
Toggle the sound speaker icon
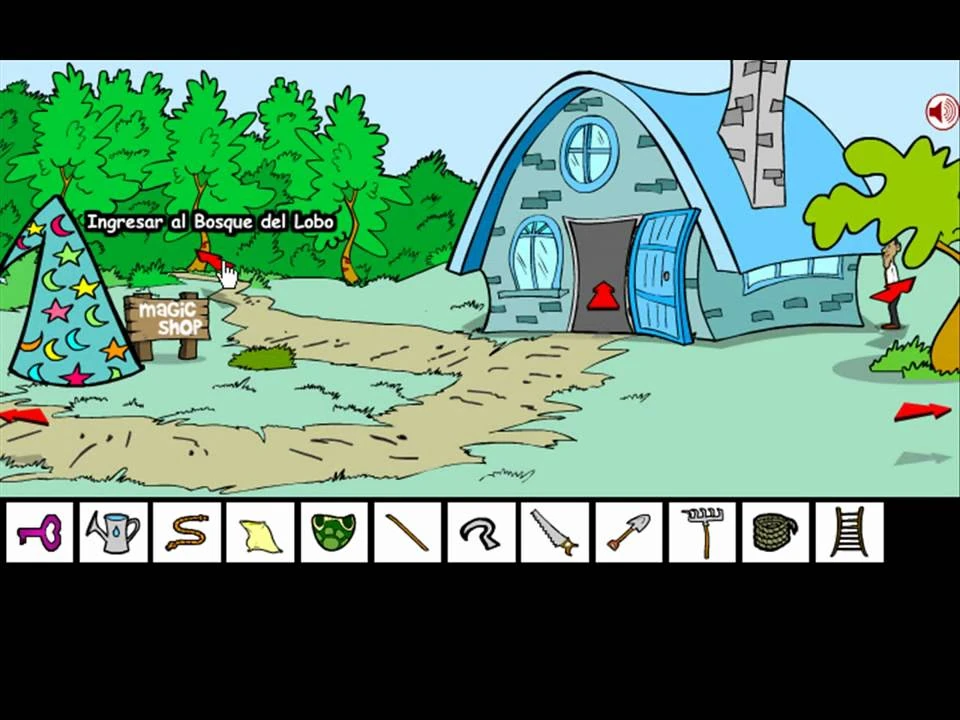(x=941, y=112)
